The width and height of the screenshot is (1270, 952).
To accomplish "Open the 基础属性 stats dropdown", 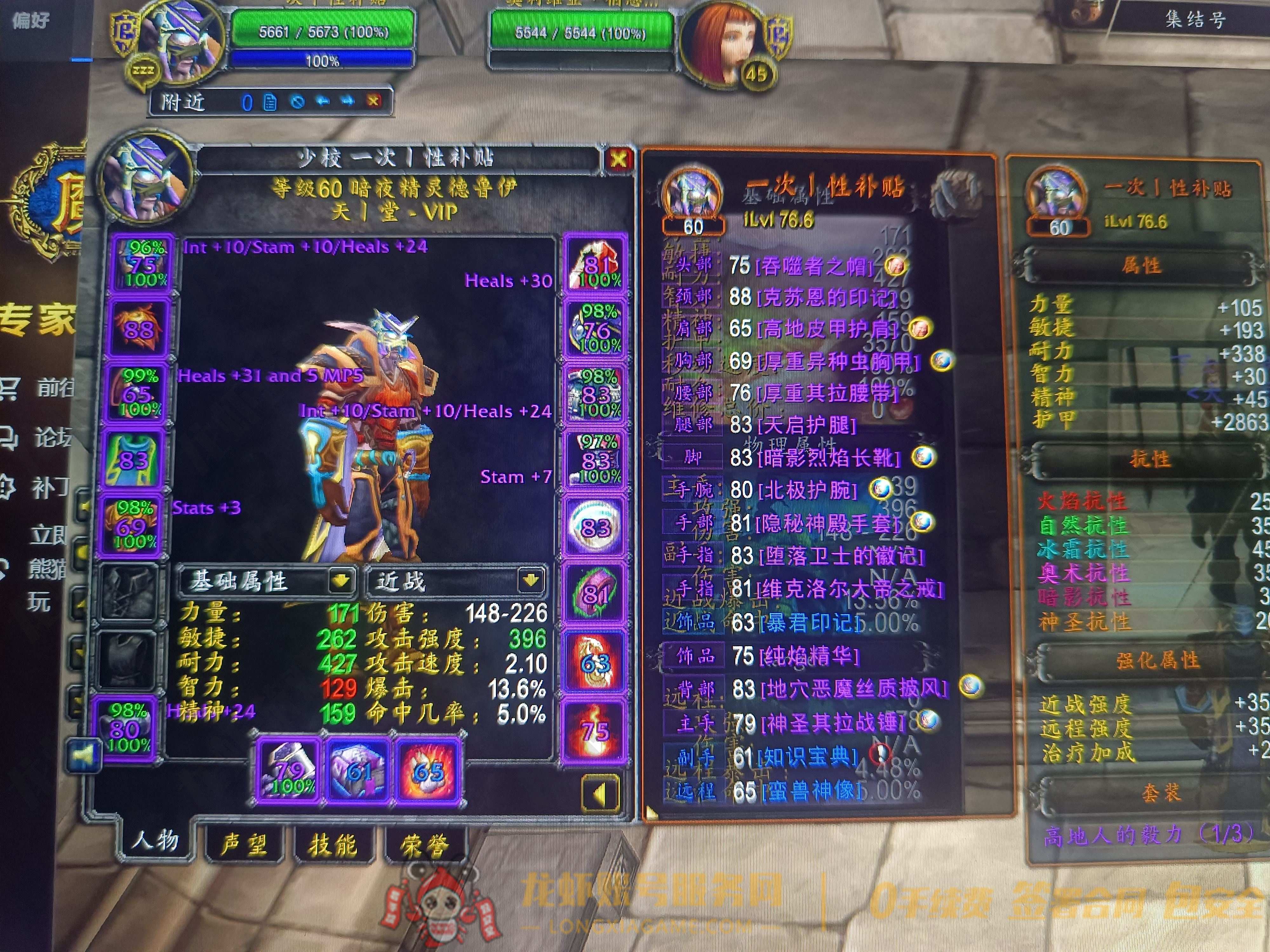I will [x=340, y=581].
